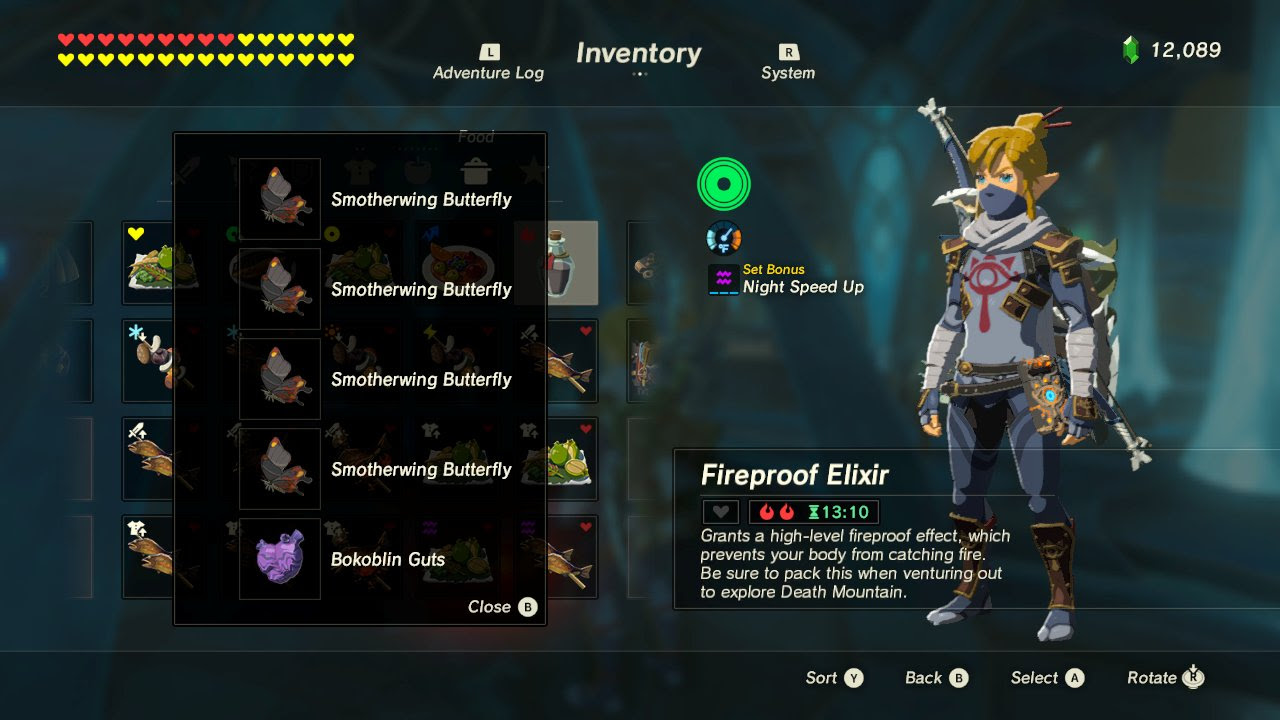Sort the inventory items

tap(834, 678)
